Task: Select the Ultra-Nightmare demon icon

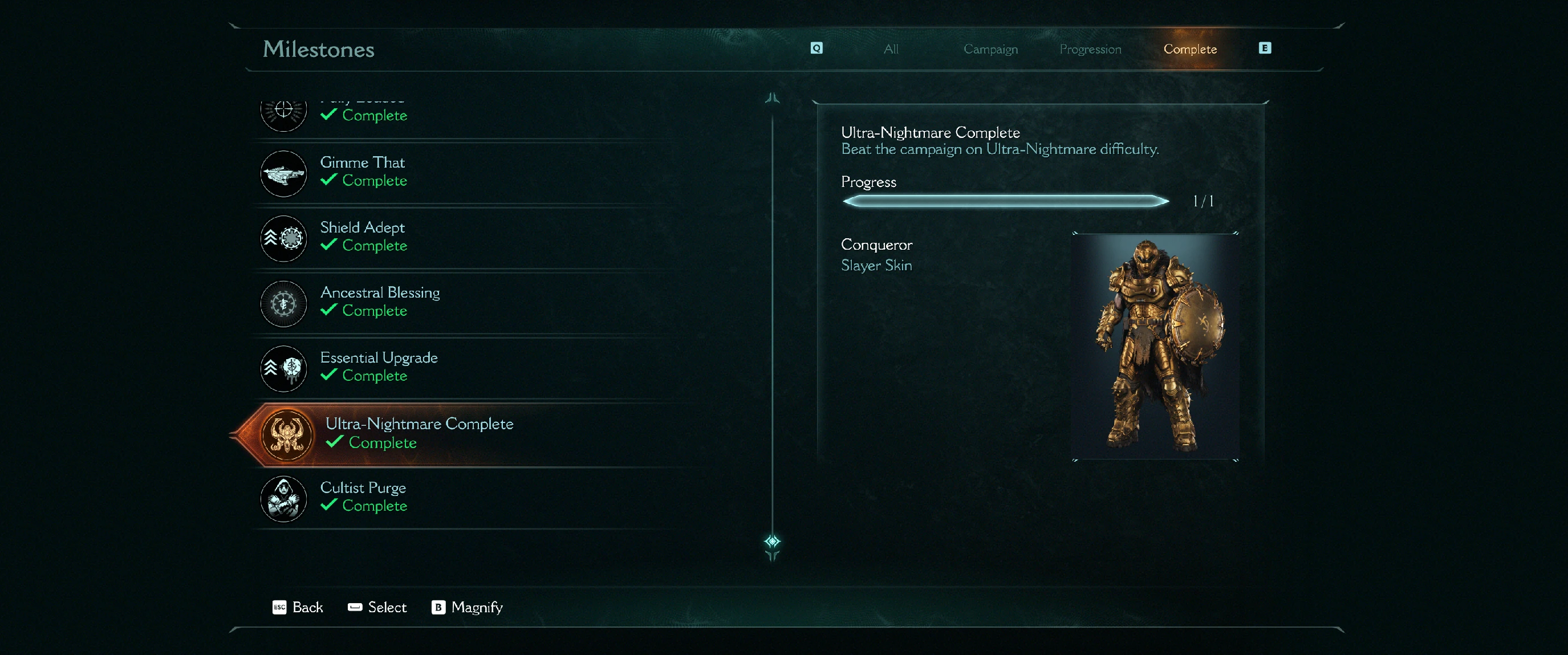Action: [283, 436]
